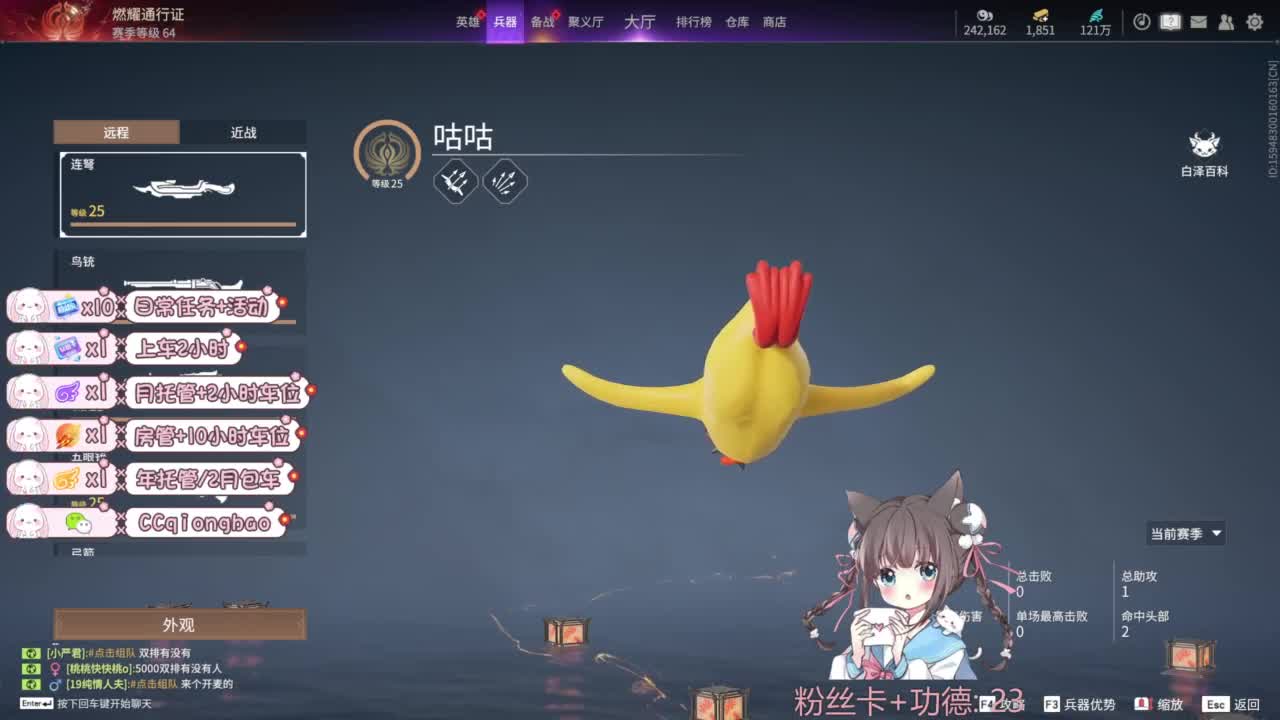Open the mail envelope icon
The image size is (1280, 720).
[1198, 22]
